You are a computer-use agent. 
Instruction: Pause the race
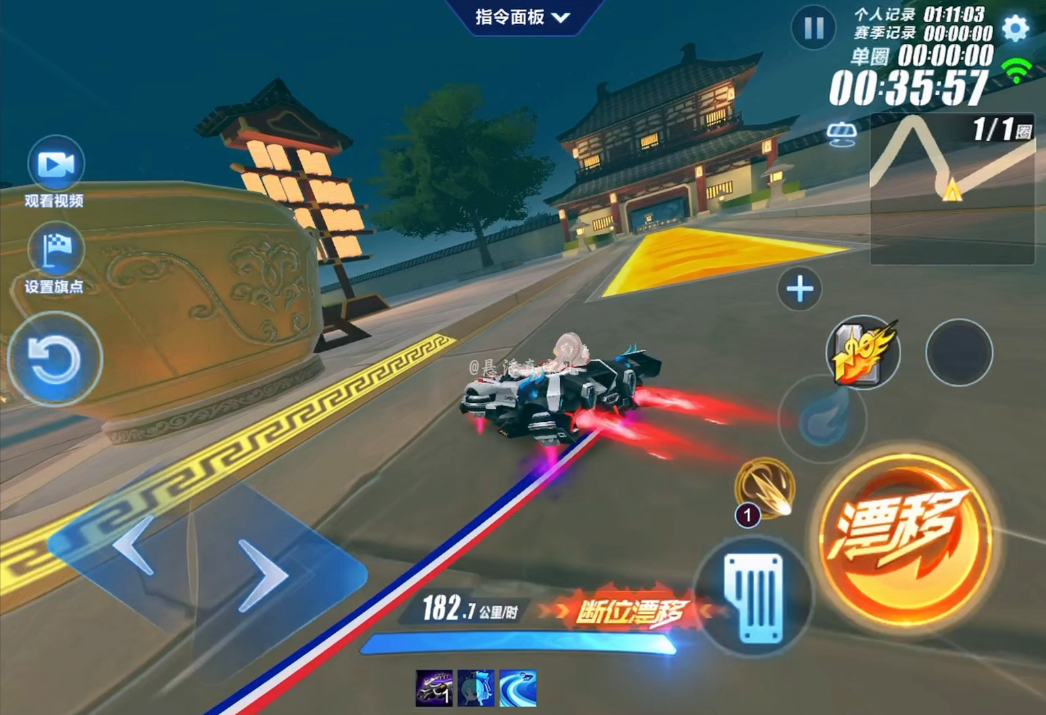(x=814, y=28)
